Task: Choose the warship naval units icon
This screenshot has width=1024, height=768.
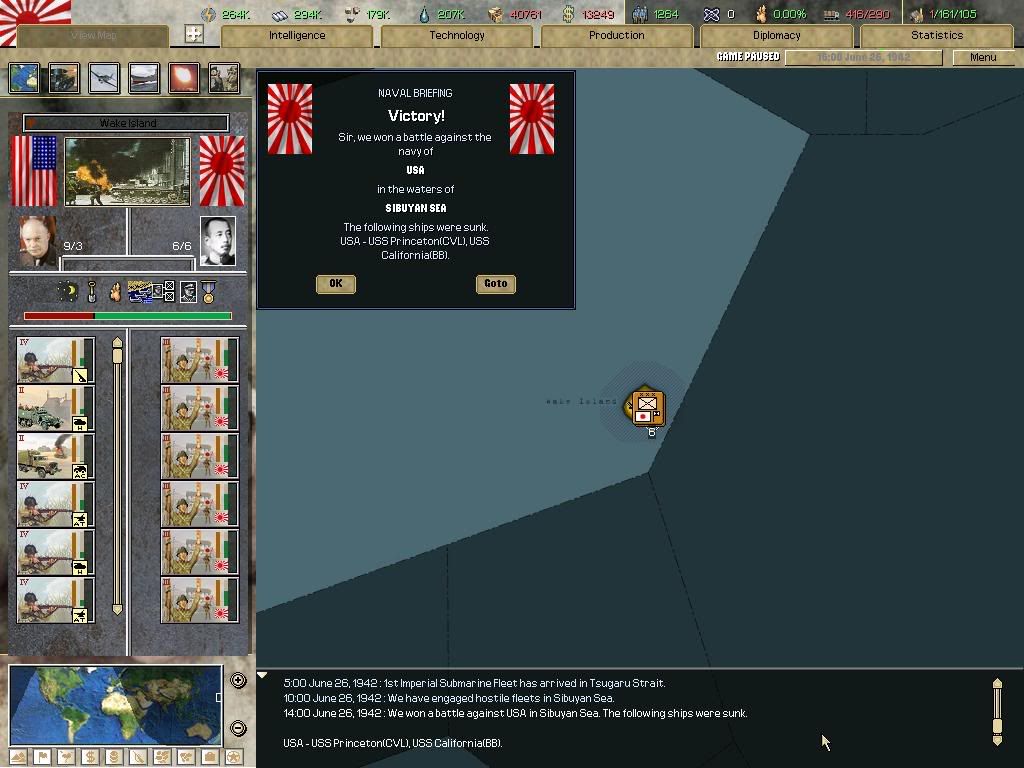Action: (144, 78)
